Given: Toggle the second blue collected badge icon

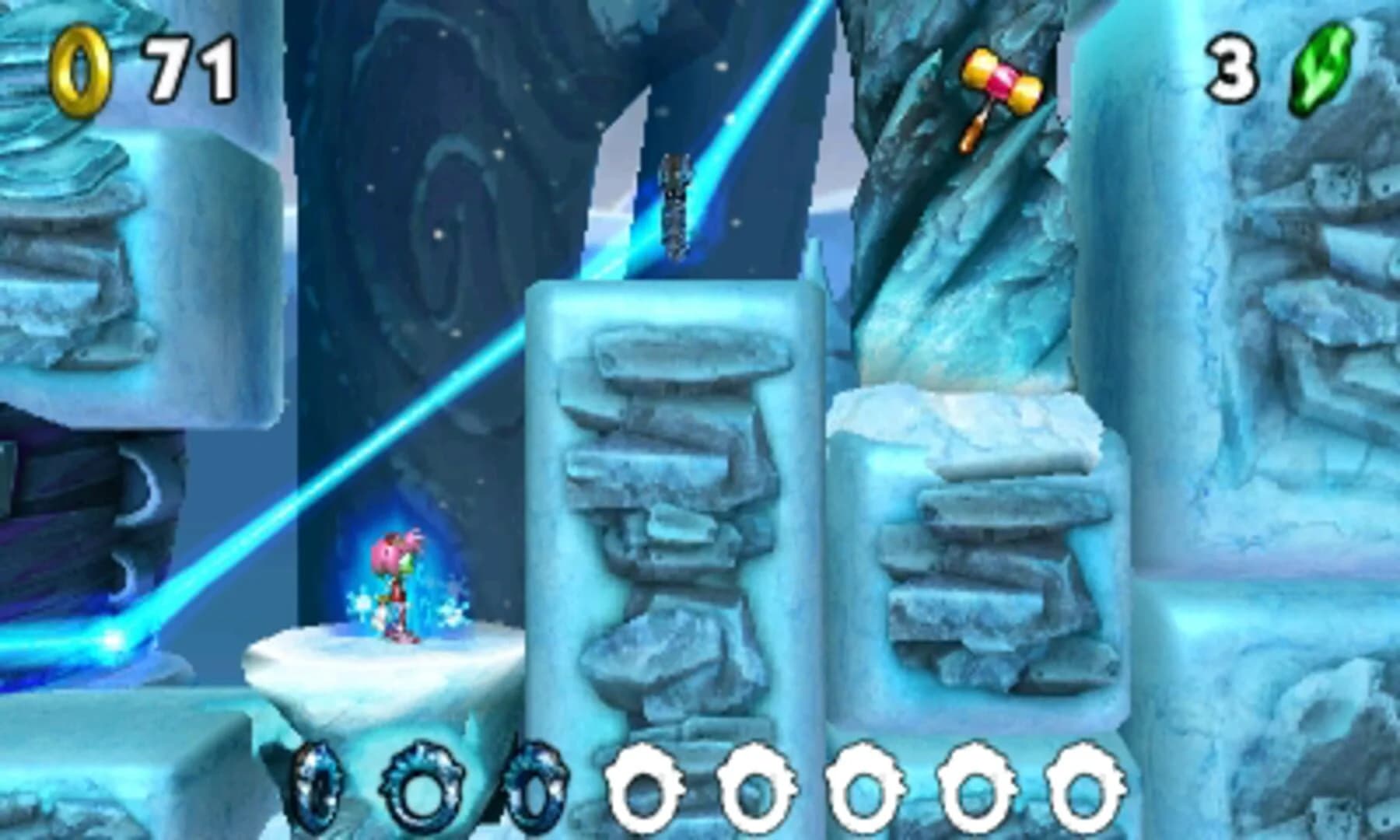Looking at the screenshot, I should [x=422, y=787].
